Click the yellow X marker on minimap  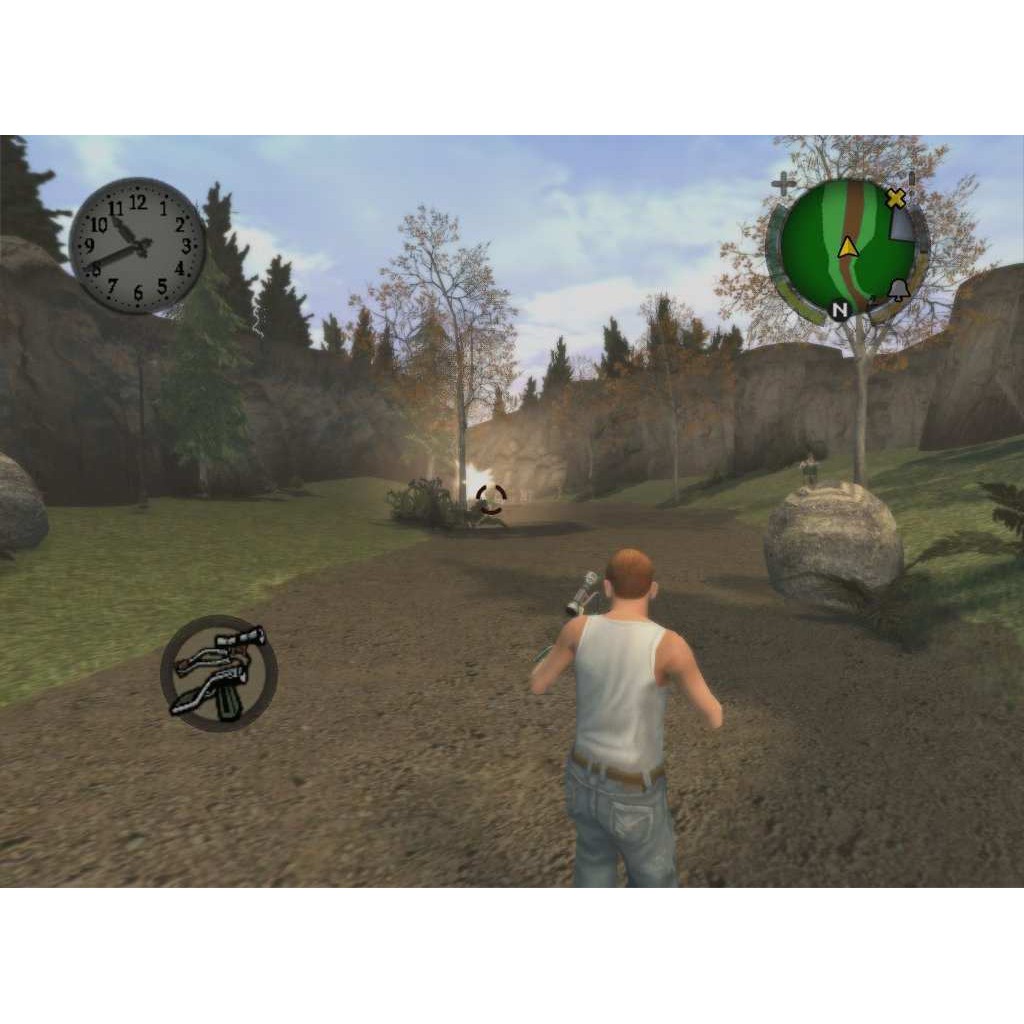pyautogui.click(x=896, y=199)
